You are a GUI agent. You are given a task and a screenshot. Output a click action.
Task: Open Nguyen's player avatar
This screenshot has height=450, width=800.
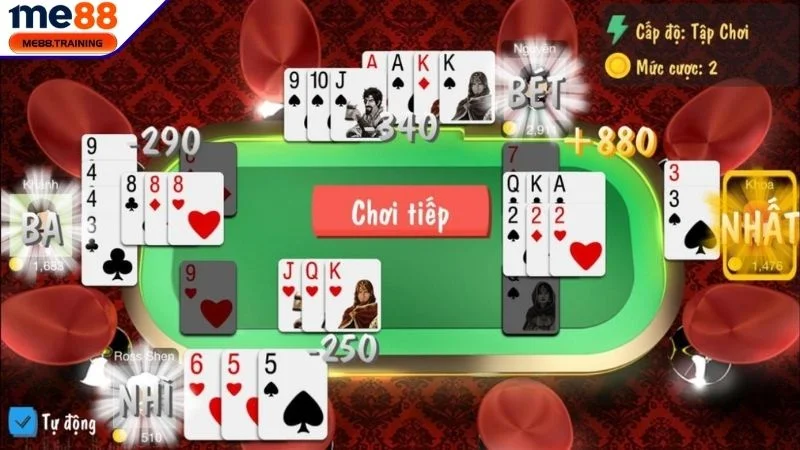[x=534, y=93]
